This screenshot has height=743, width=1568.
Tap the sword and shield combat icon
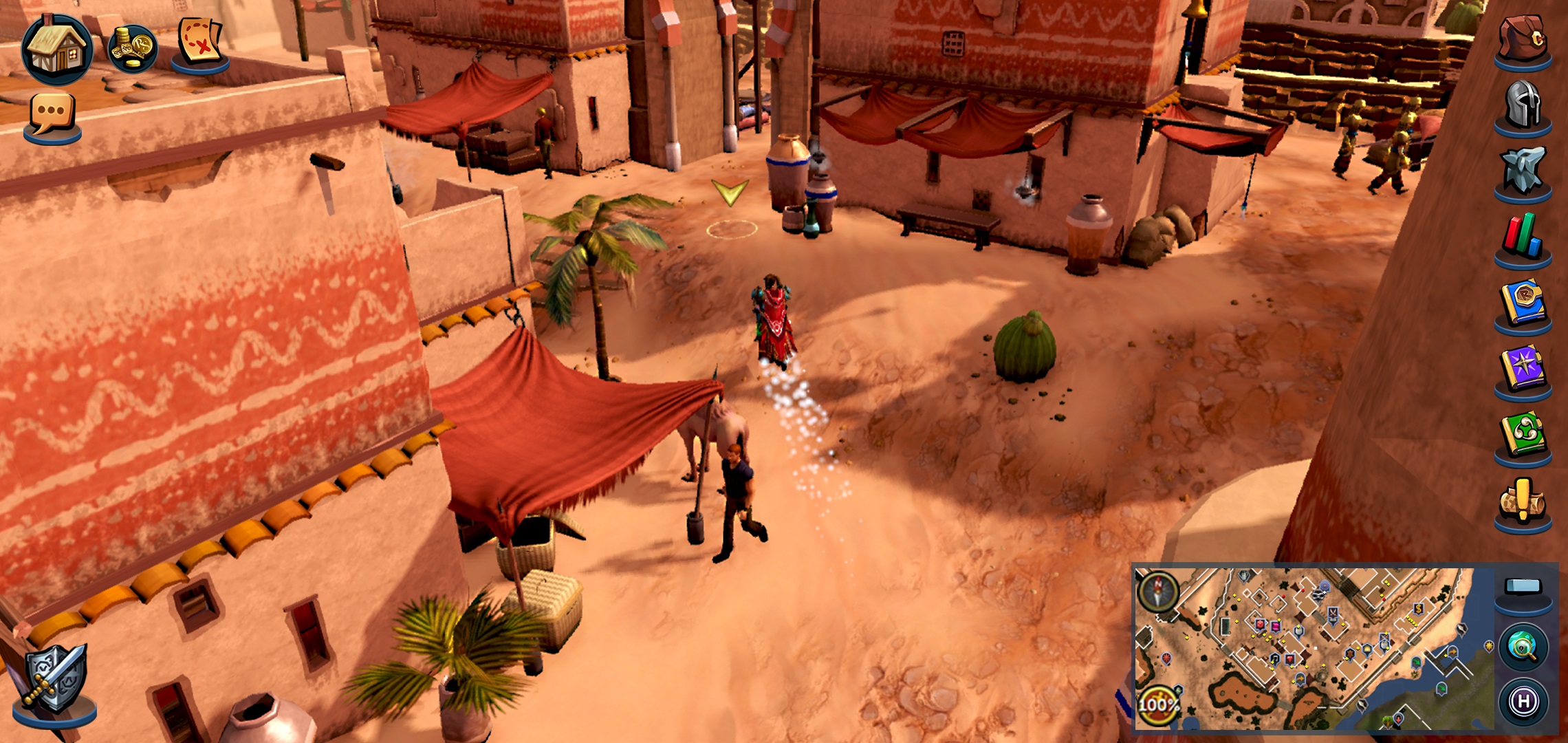pyautogui.click(x=55, y=680)
